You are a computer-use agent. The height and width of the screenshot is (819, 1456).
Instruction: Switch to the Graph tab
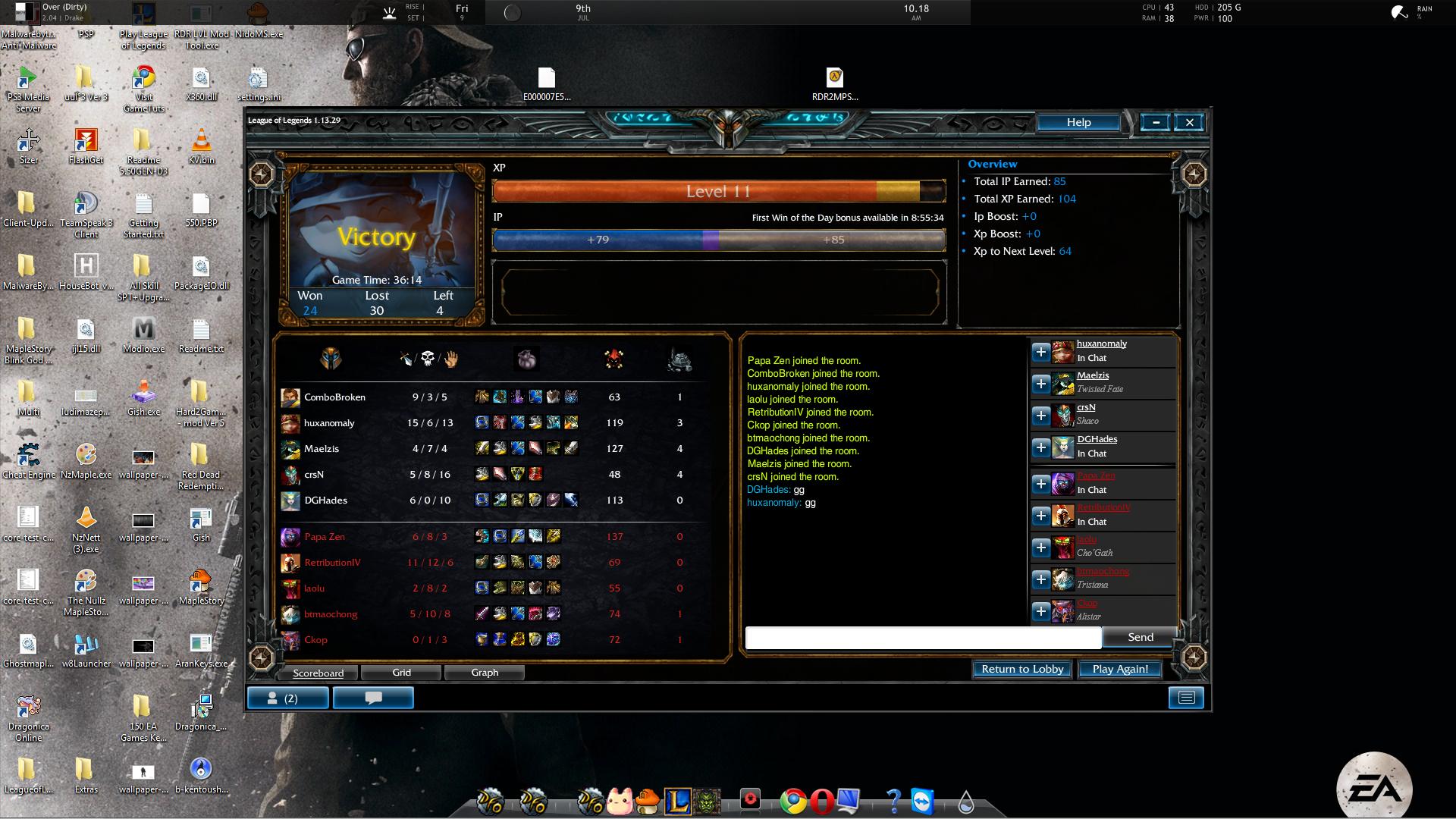point(485,673)
